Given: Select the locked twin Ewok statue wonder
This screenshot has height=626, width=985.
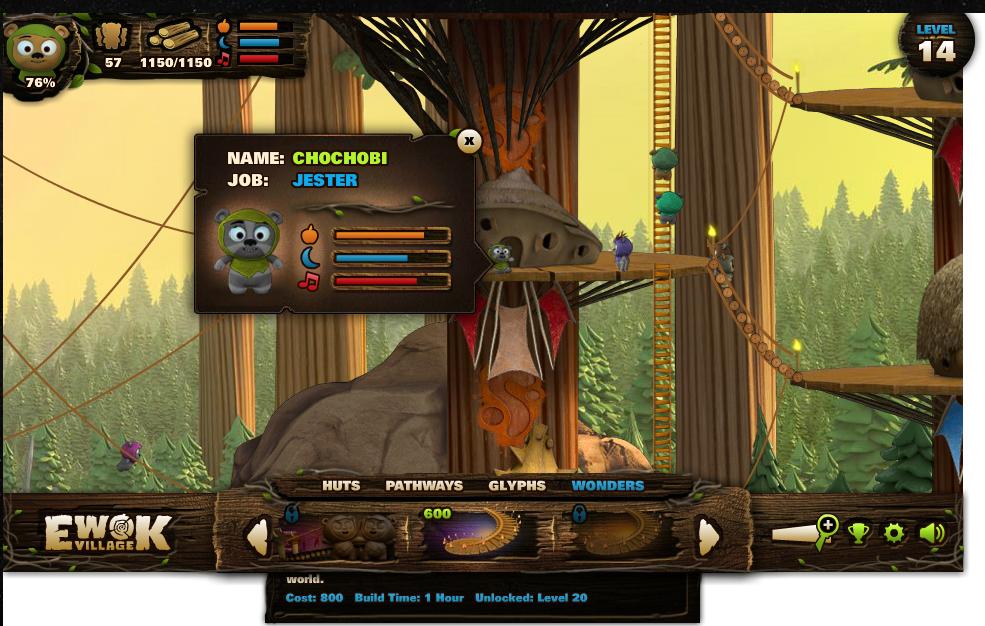Looking at the screenshot, I should (x=340, y=535).
